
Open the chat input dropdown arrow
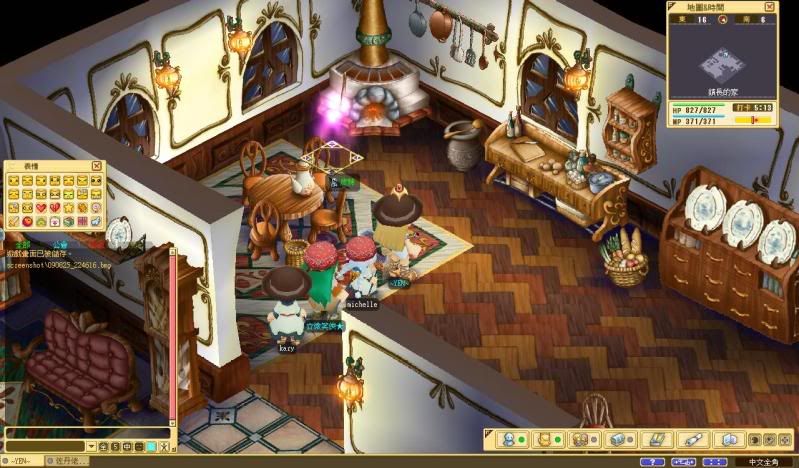pyautogui.click(x=91, y=446)
